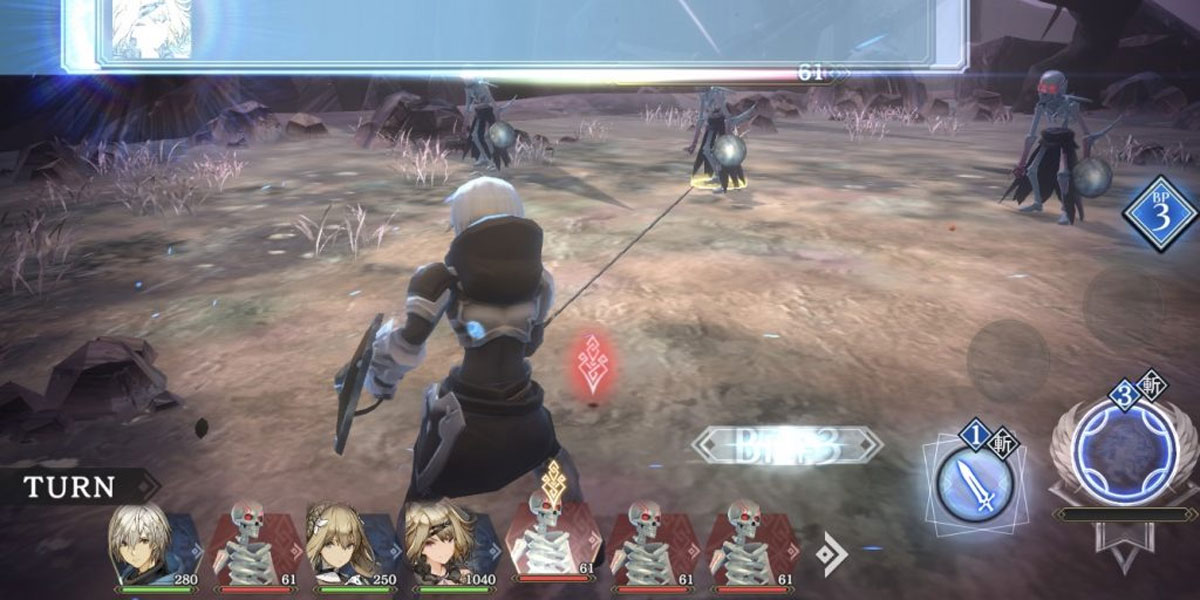Image resolution: width=1200 pixels, height=600 pixels.
Task: Select the white-haired hero turn portrait
Action: pos(148,544)
